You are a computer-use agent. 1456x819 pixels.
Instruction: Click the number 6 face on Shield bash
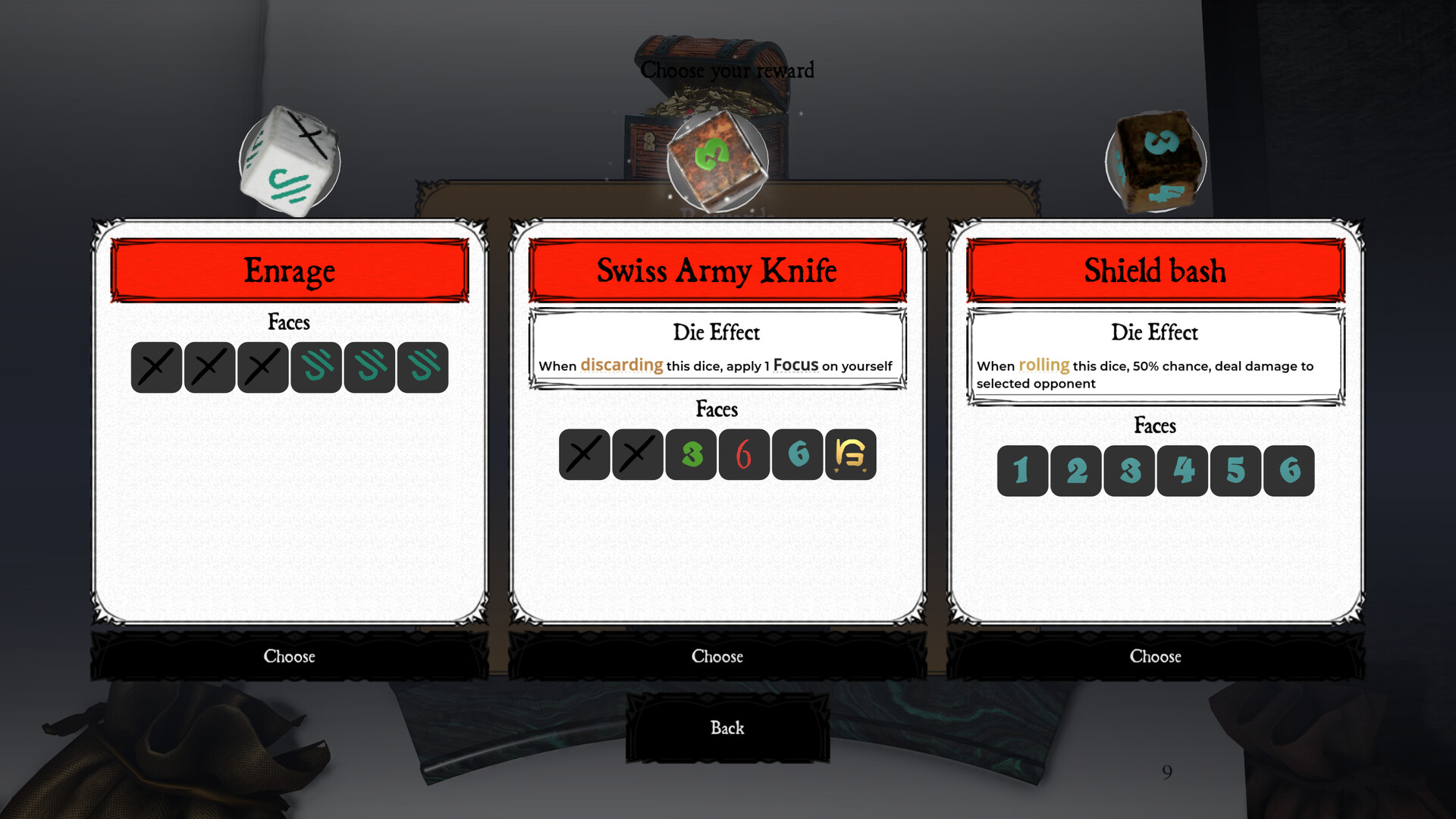(1289, 470)
